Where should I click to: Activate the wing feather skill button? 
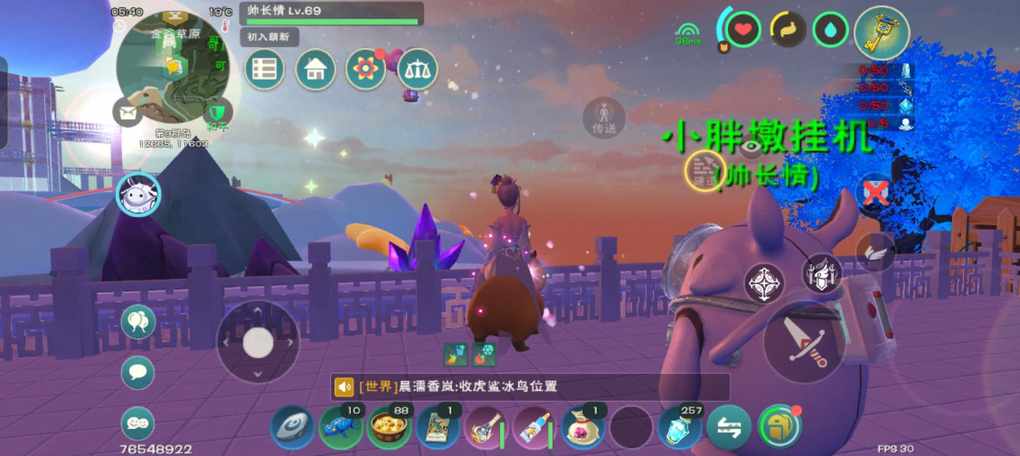[x=876, y=251]
